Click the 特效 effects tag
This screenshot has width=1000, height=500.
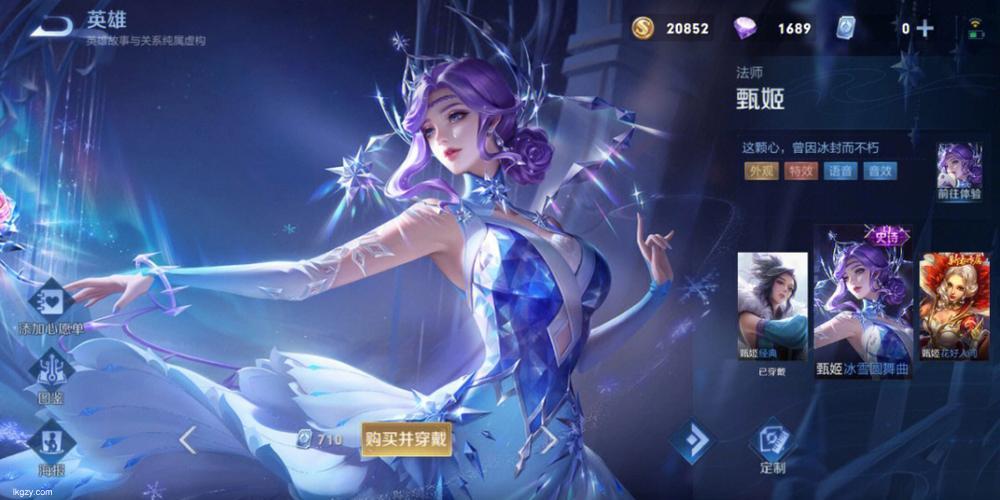coord(801,171)
